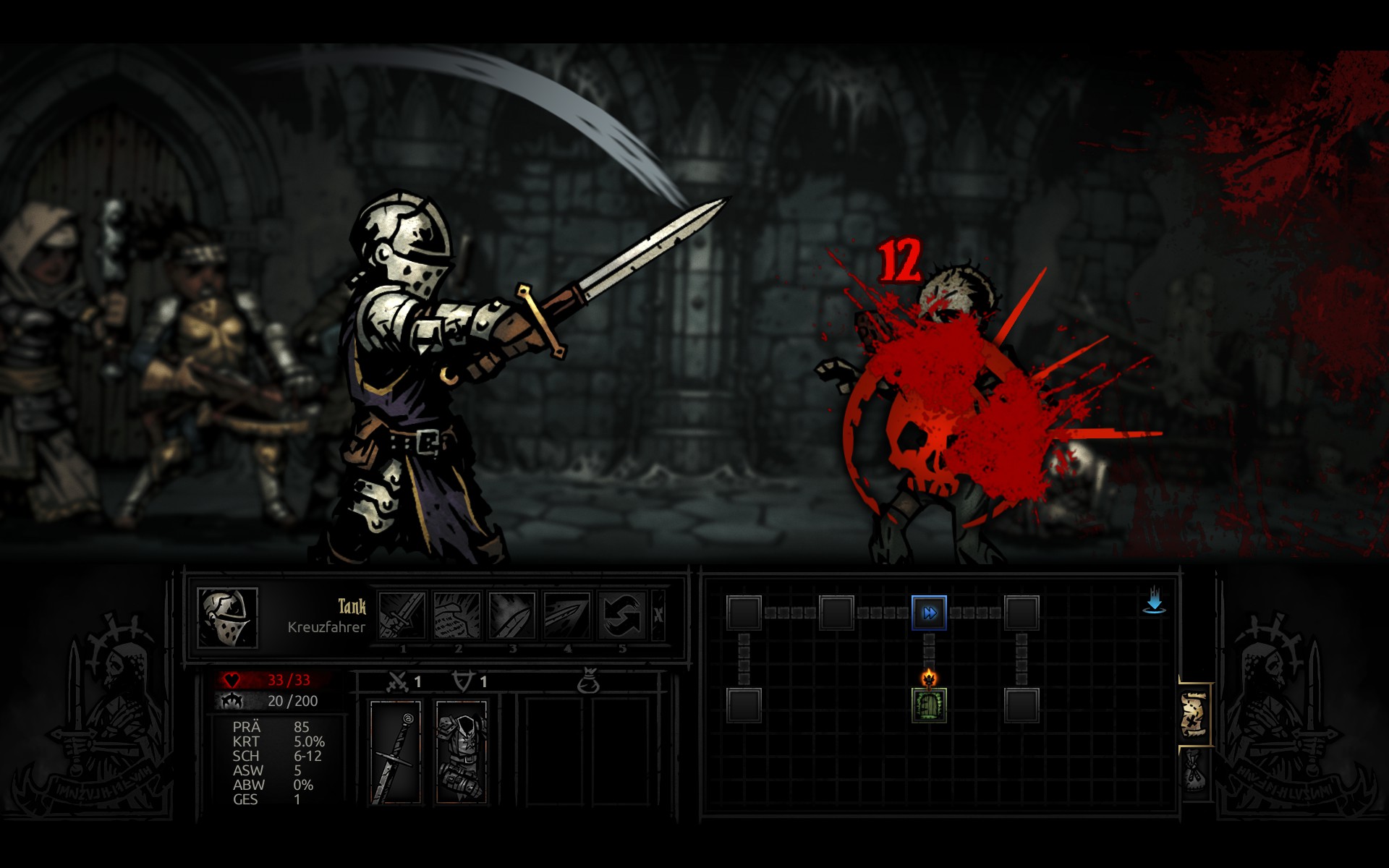Inspect the equipped longsword weapon slot
The height and width of the screenshot is (868, 1389).
pos(396,752)
